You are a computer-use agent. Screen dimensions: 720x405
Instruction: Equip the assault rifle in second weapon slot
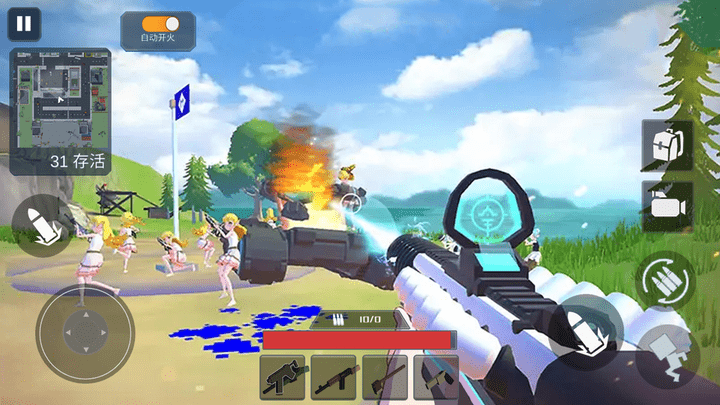click(334, 378)
